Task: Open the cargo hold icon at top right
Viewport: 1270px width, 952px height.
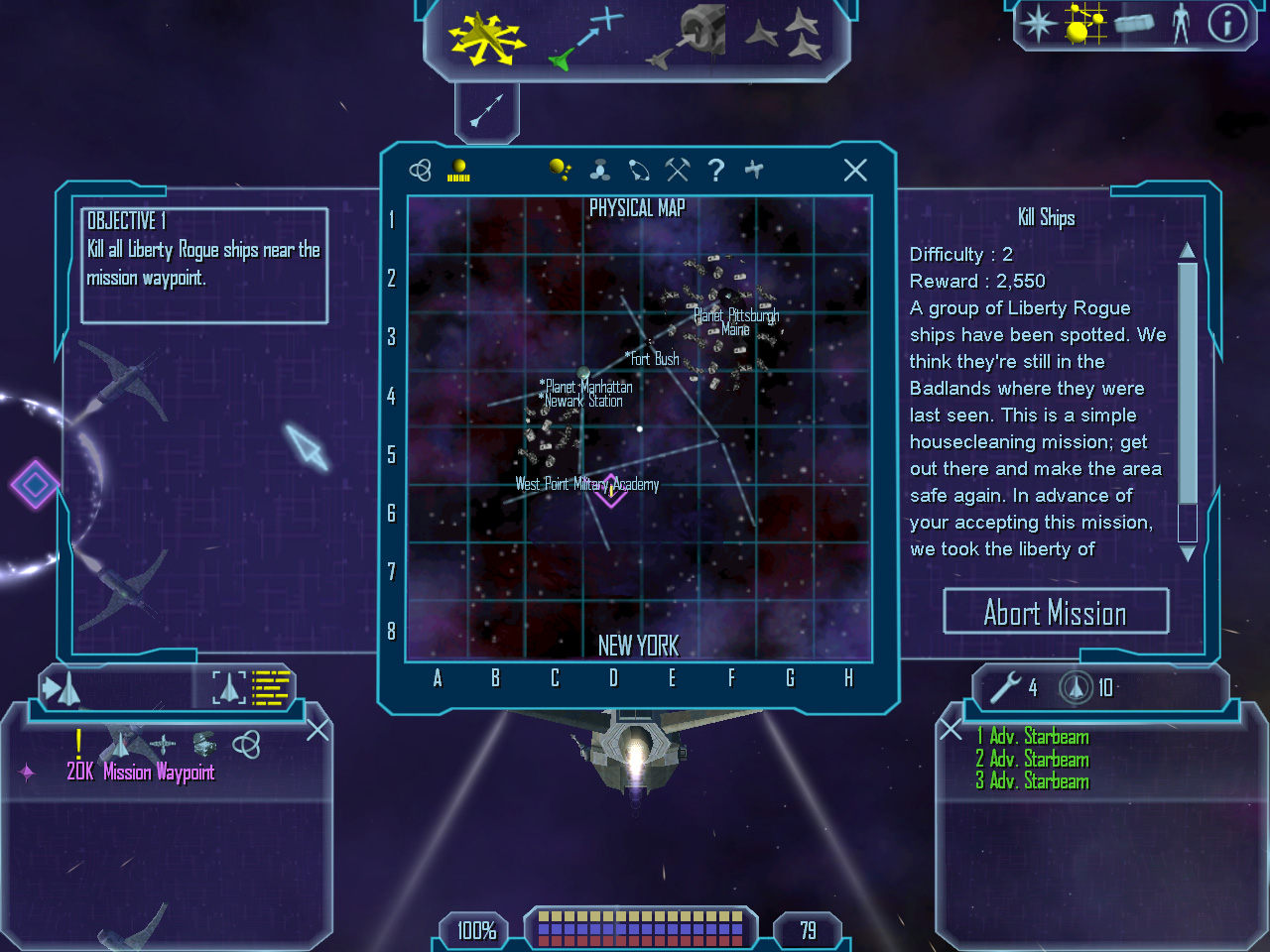Action: 1134,24
